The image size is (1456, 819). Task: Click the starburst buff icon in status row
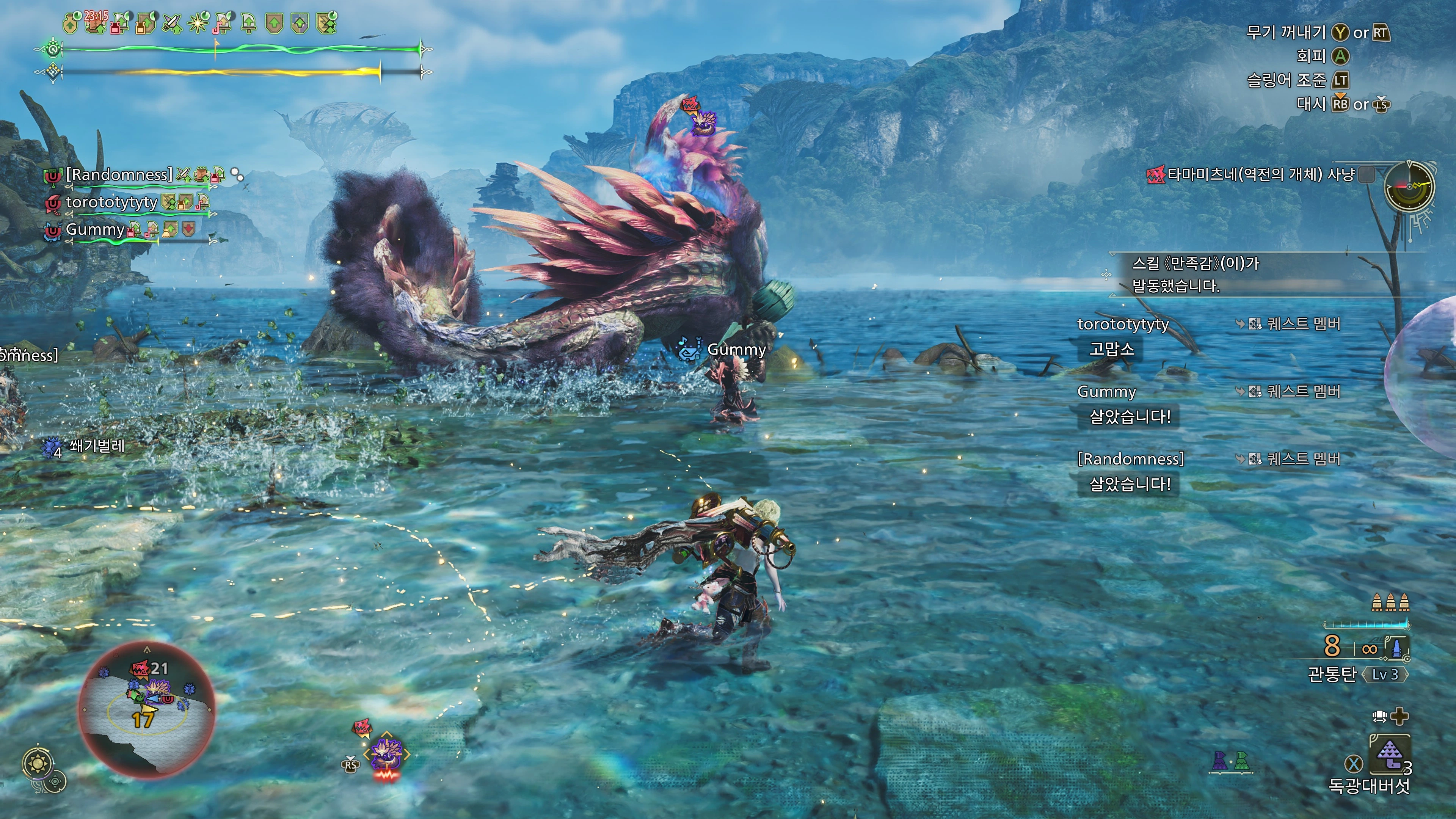click(x=197, y=23)
